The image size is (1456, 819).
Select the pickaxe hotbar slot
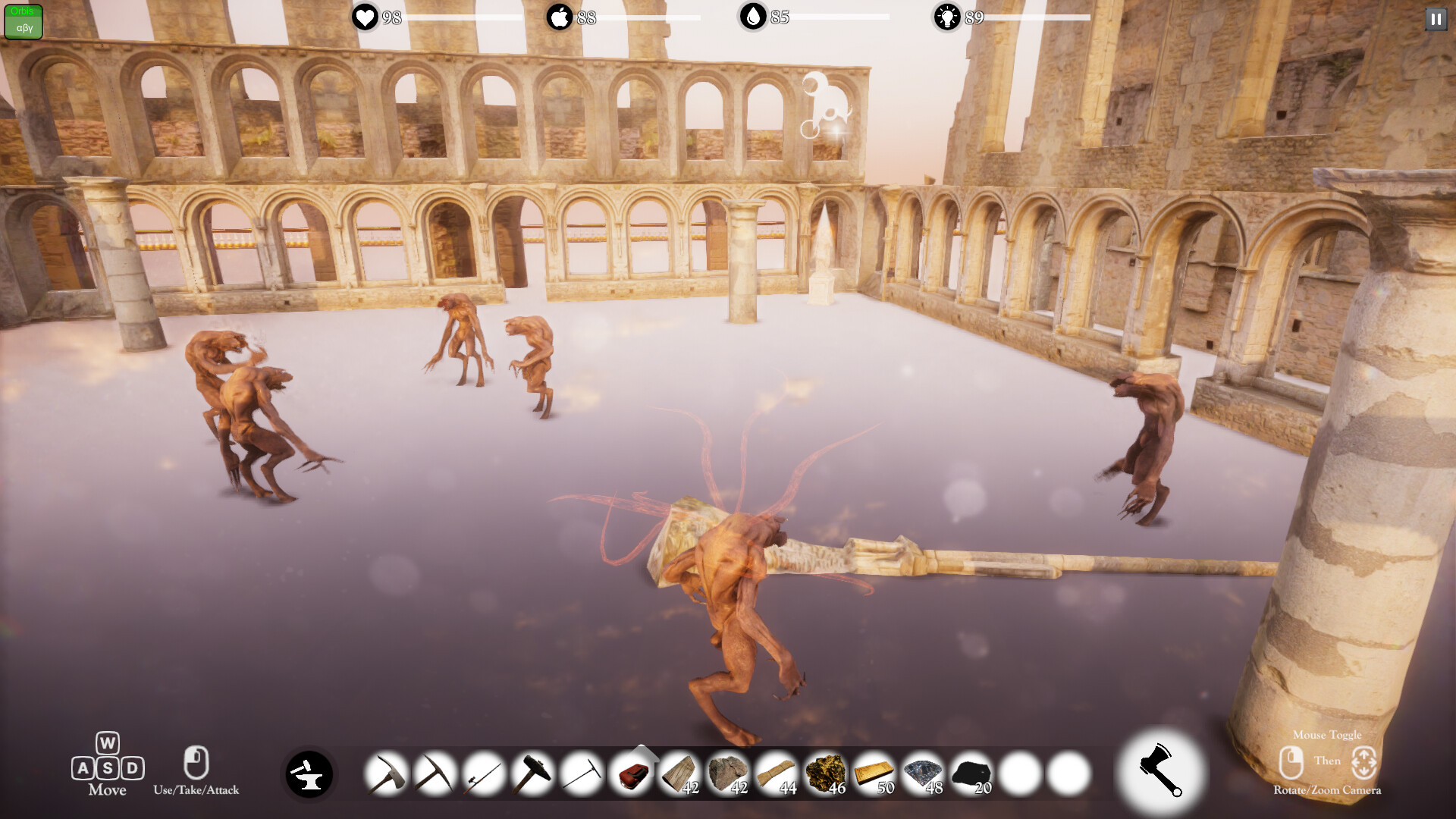click(435, 774)
